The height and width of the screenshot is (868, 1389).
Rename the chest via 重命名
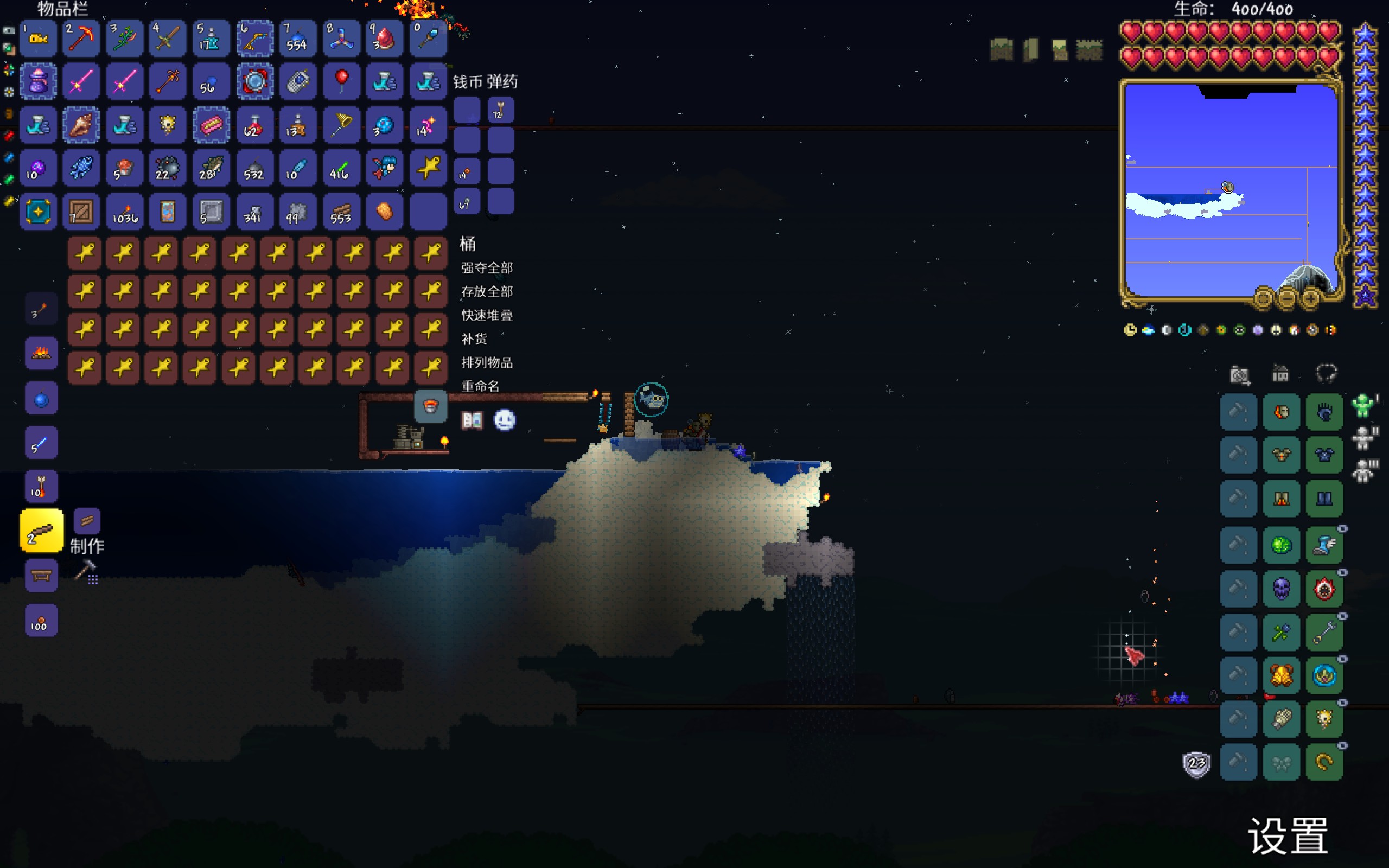(480, 386)
